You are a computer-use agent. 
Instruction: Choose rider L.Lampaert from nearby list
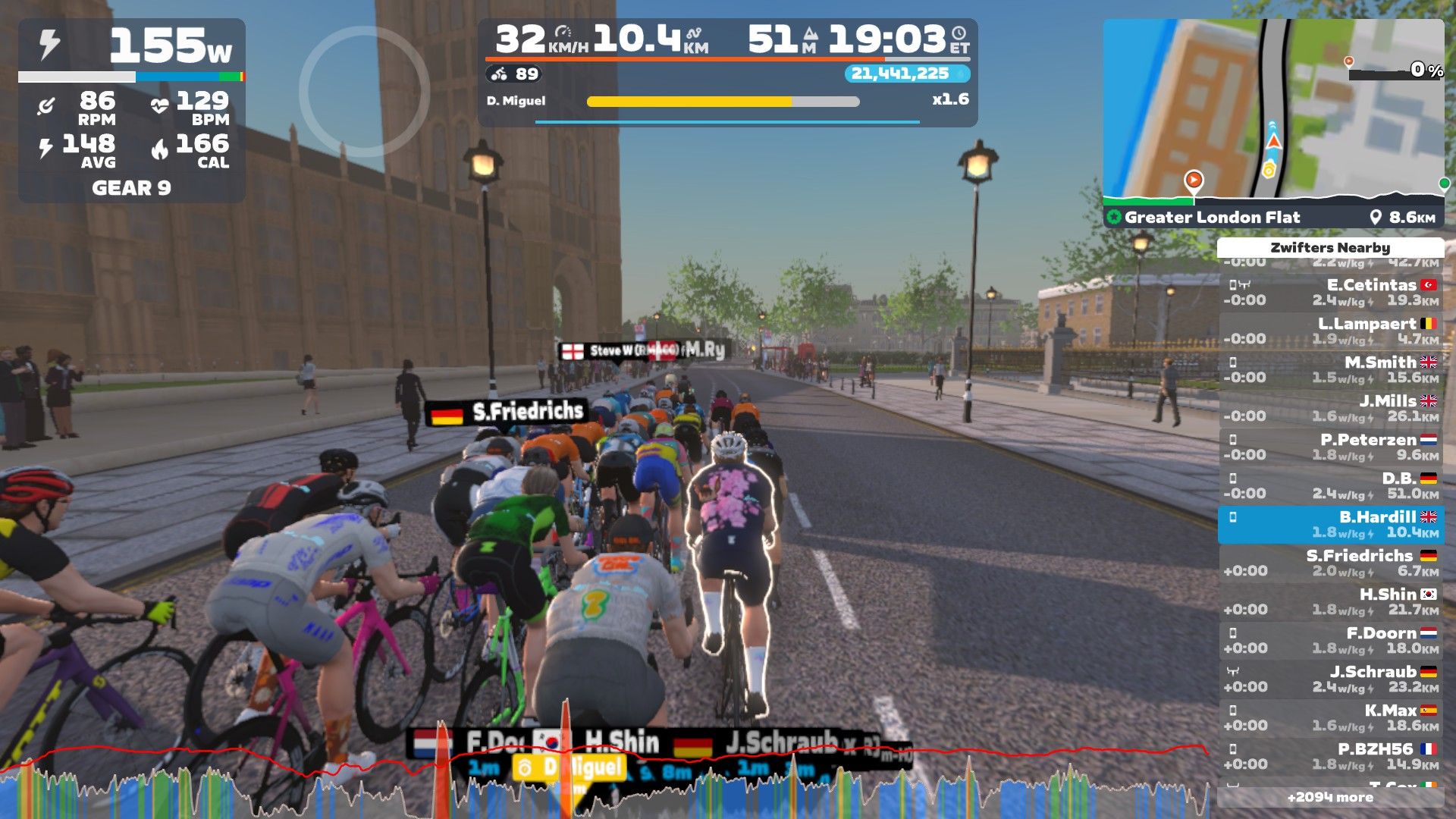1330,331
